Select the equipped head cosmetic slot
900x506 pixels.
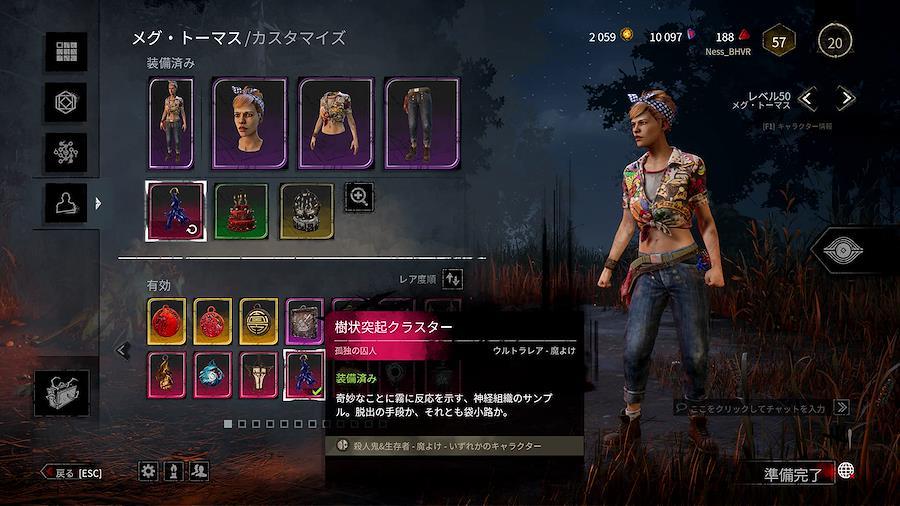249,122
